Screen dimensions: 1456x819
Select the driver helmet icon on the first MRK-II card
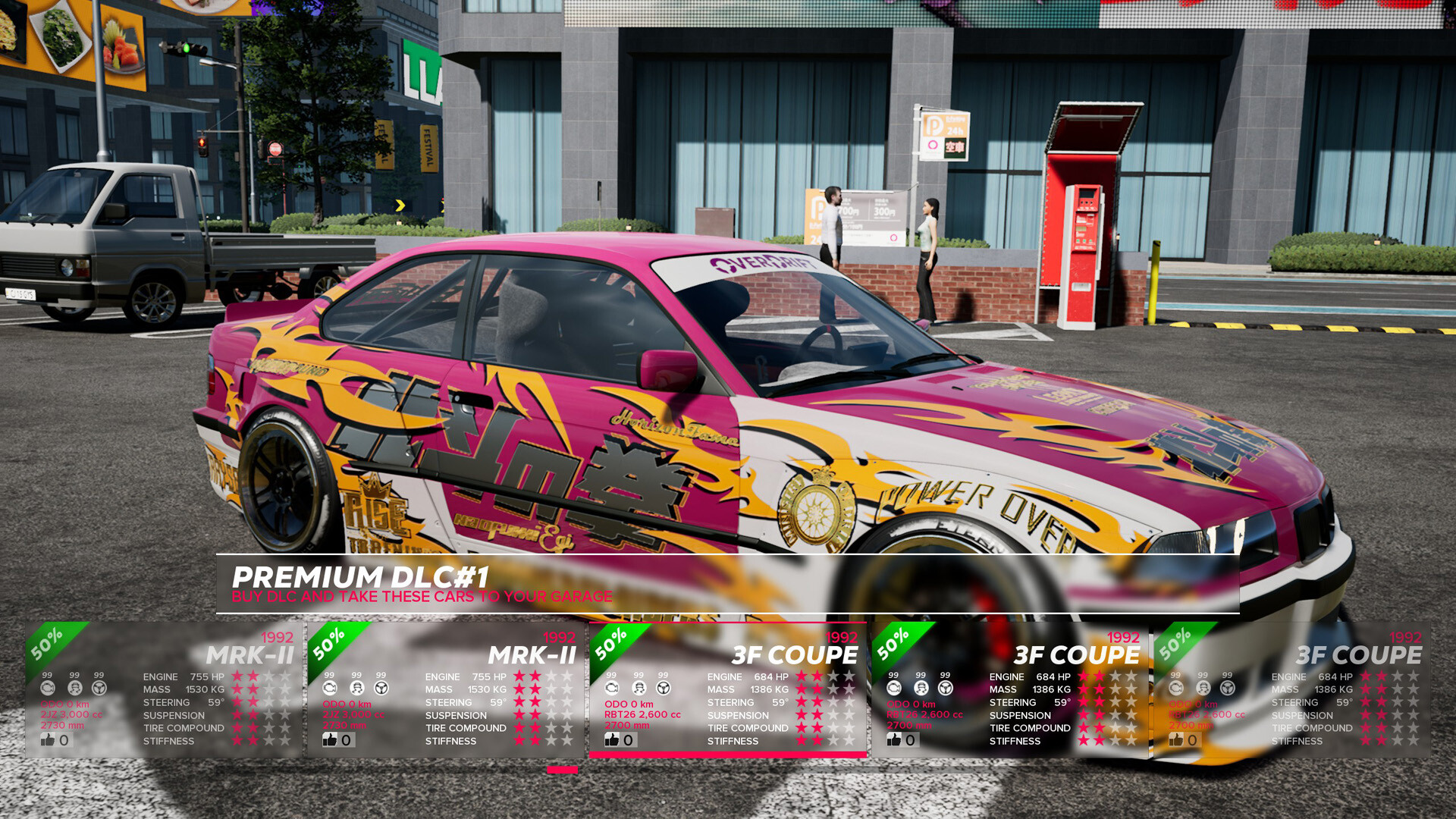[74, 688]
